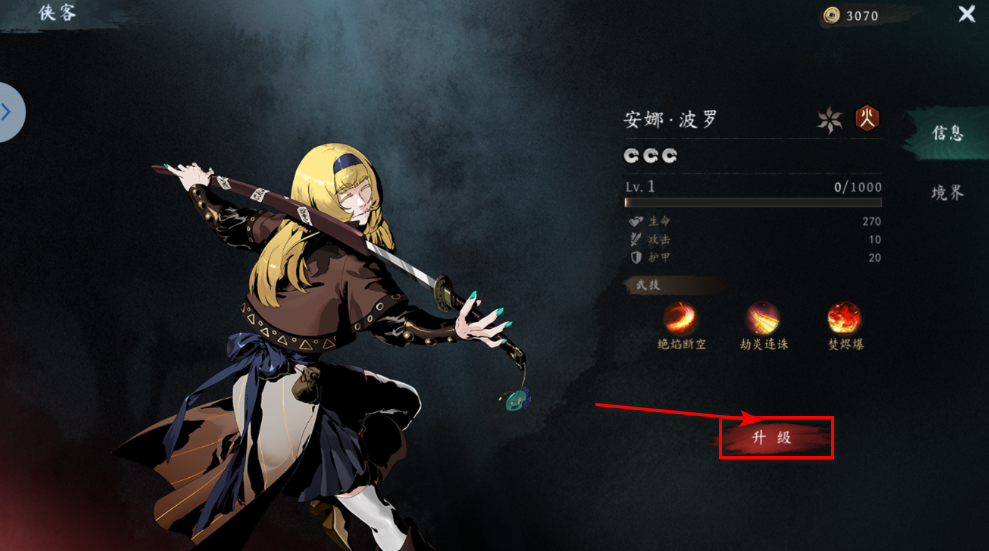Click the shuriken weapon type icon
This screenshot has width=989, height=551.
(x=829, y=120)
